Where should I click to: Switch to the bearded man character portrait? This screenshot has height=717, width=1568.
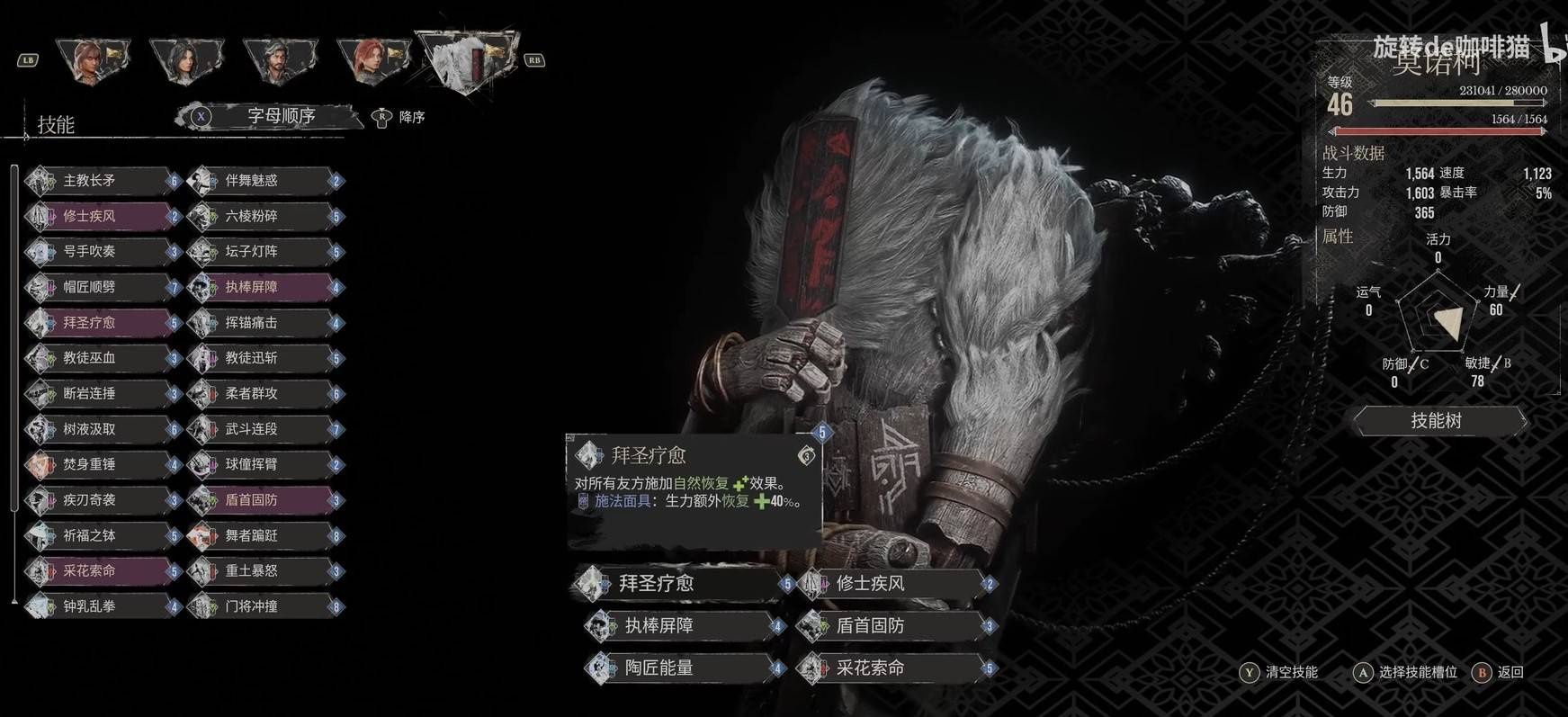coord(279,59)
